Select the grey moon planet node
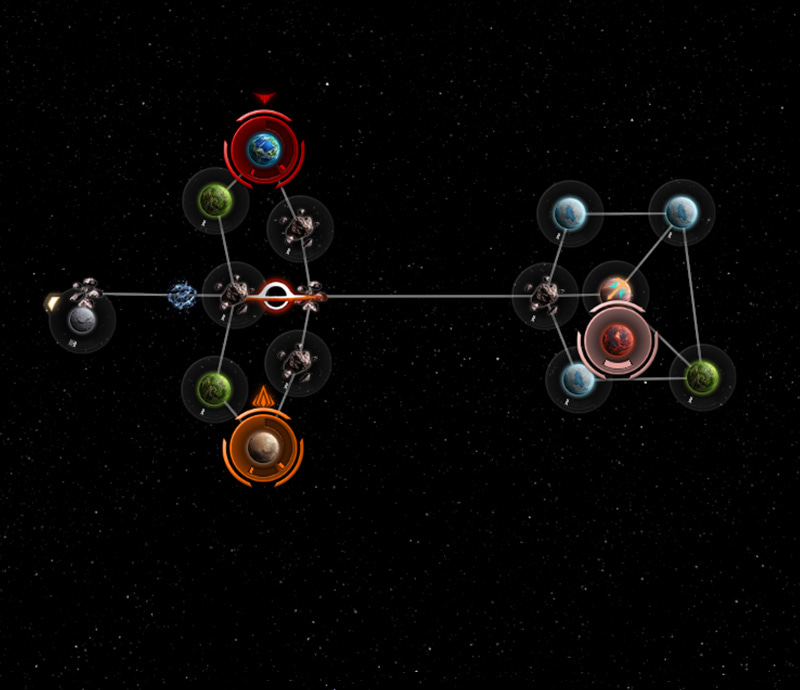800x690 pixels. click(81, 320)
